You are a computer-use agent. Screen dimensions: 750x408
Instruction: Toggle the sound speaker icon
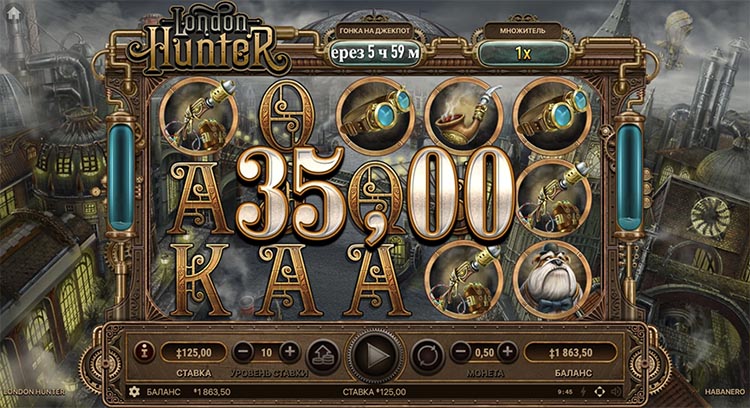(x=614, y=391)
